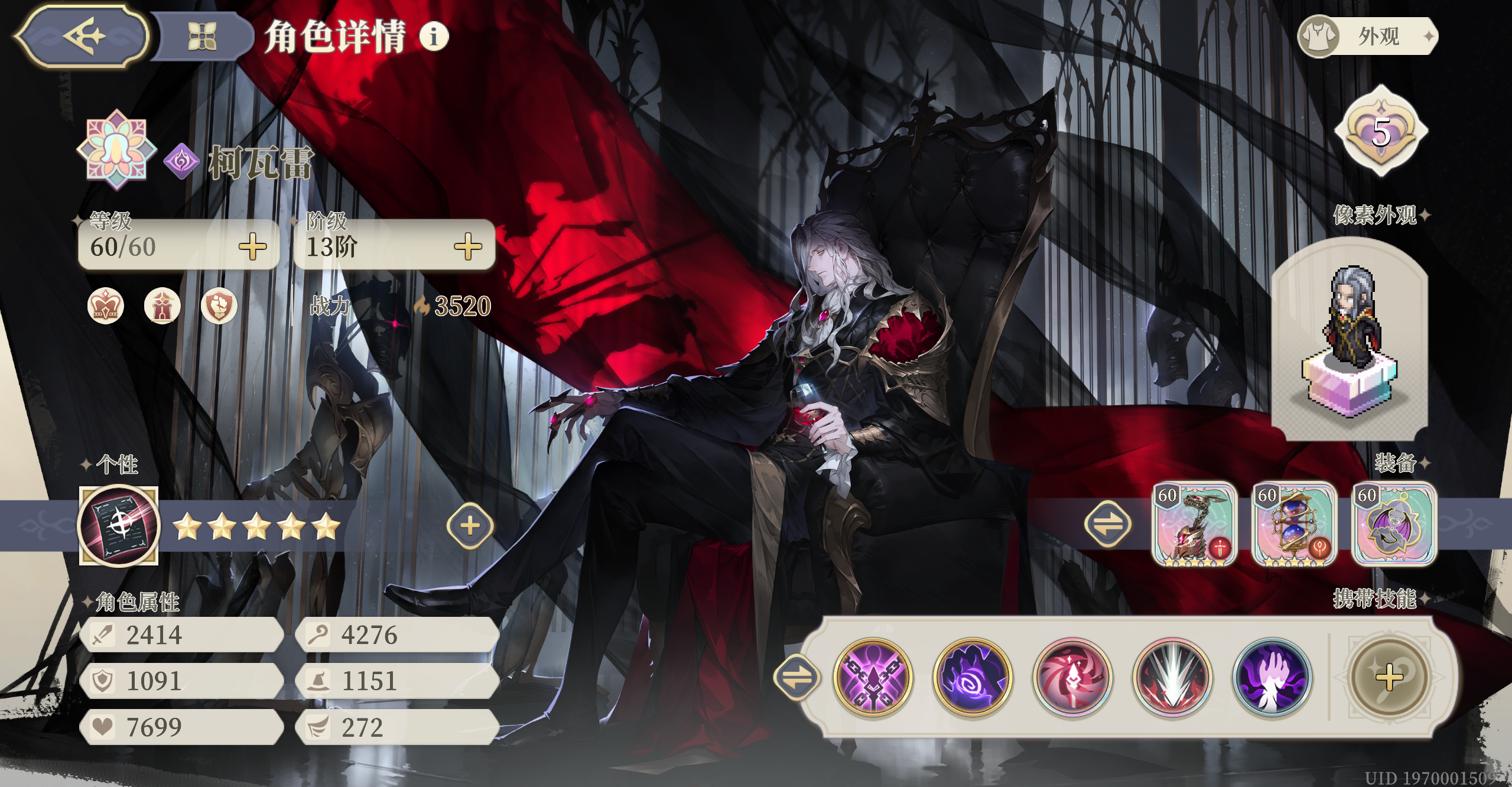Screen dimensions: 1512x787
Task: Choose the purple chains skill icon
Action: [x=873, y=677]
